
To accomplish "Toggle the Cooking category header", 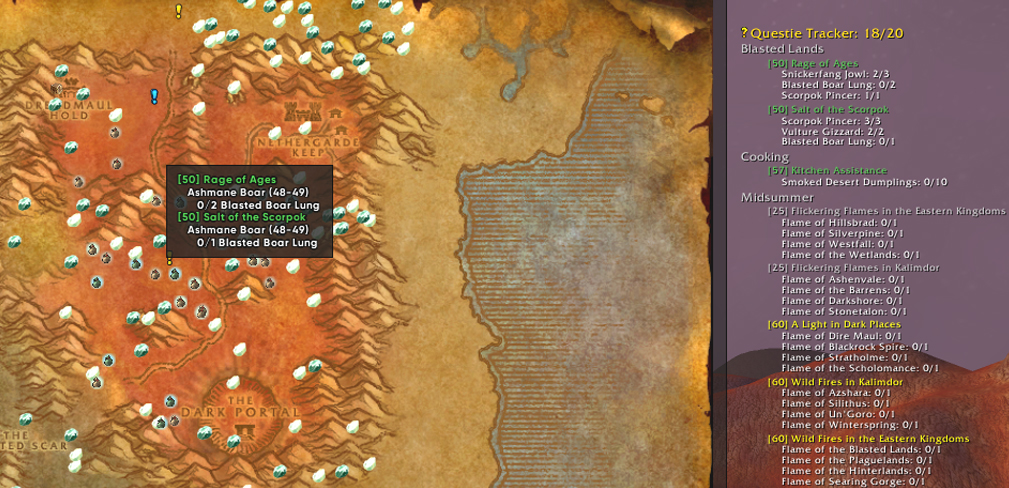I will point(765,156).
